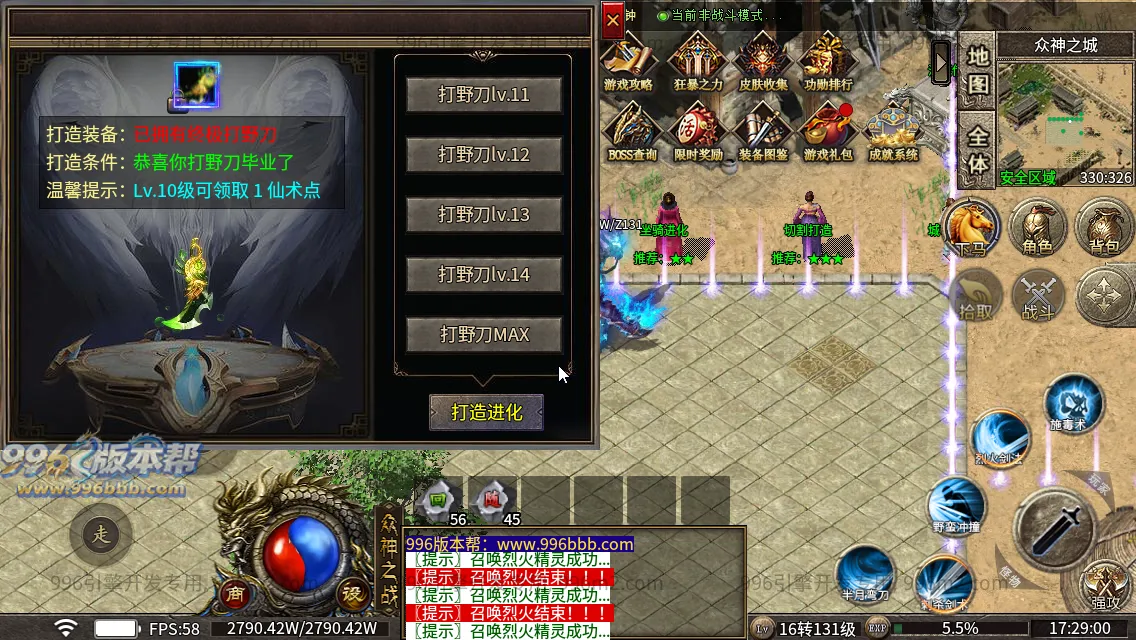Click the 下马 dismount horse button
The height and width of the screenshot is (640, 1136).
(x=971, y=227)
